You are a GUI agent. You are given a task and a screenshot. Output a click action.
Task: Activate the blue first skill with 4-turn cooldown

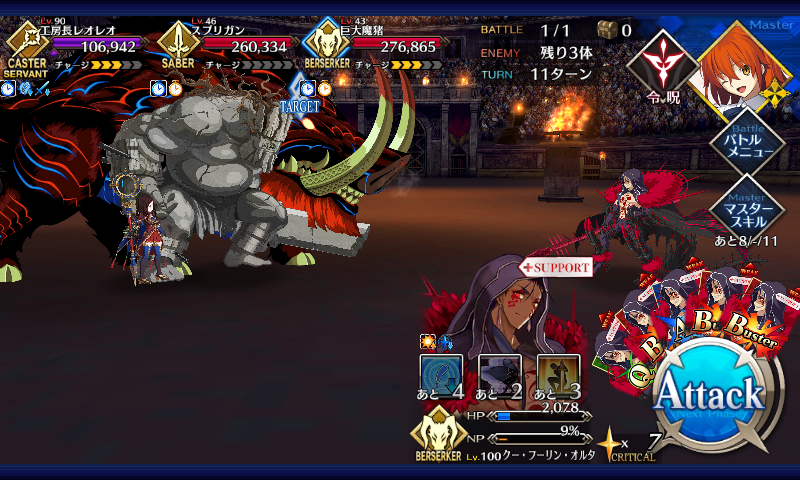click(x=440, y=374)
